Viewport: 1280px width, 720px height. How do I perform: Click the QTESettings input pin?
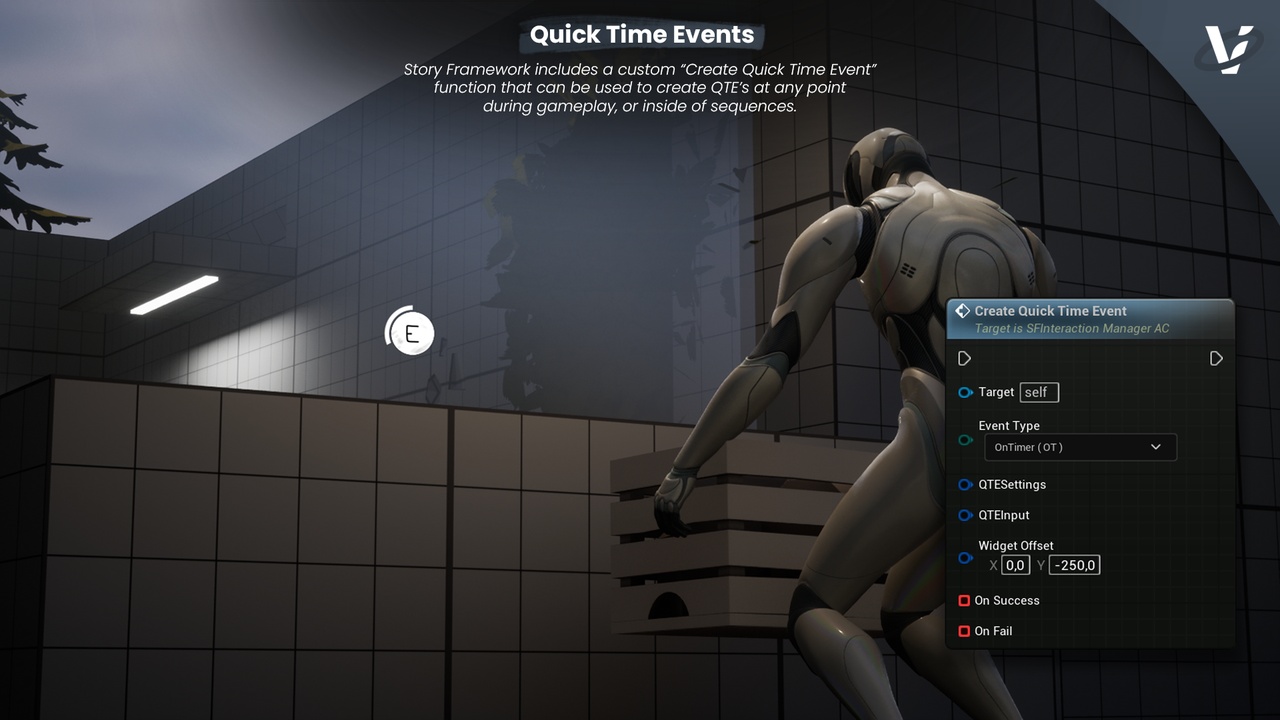coord(965,485)
